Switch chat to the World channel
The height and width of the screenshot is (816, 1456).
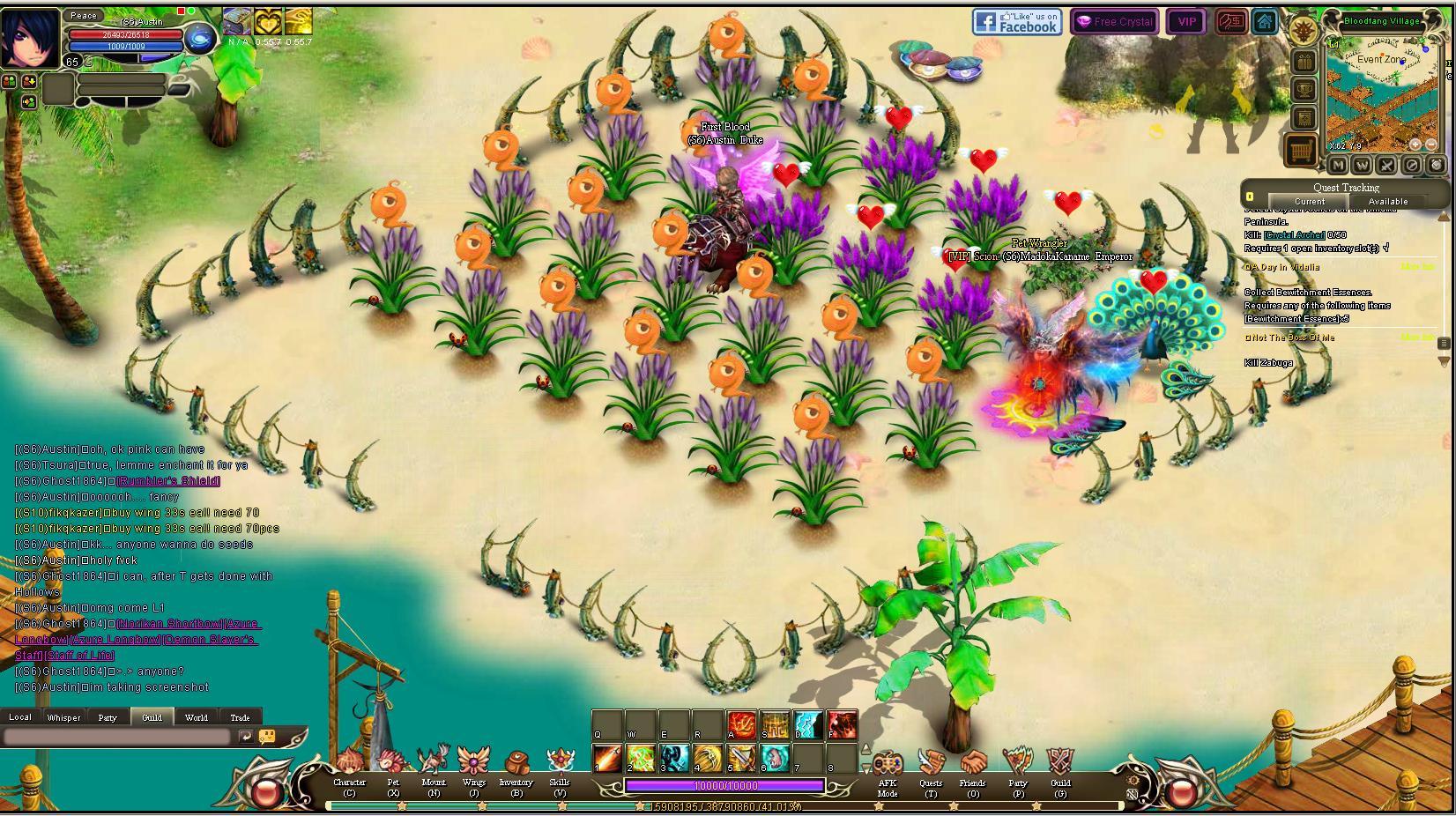pos(197,717)
